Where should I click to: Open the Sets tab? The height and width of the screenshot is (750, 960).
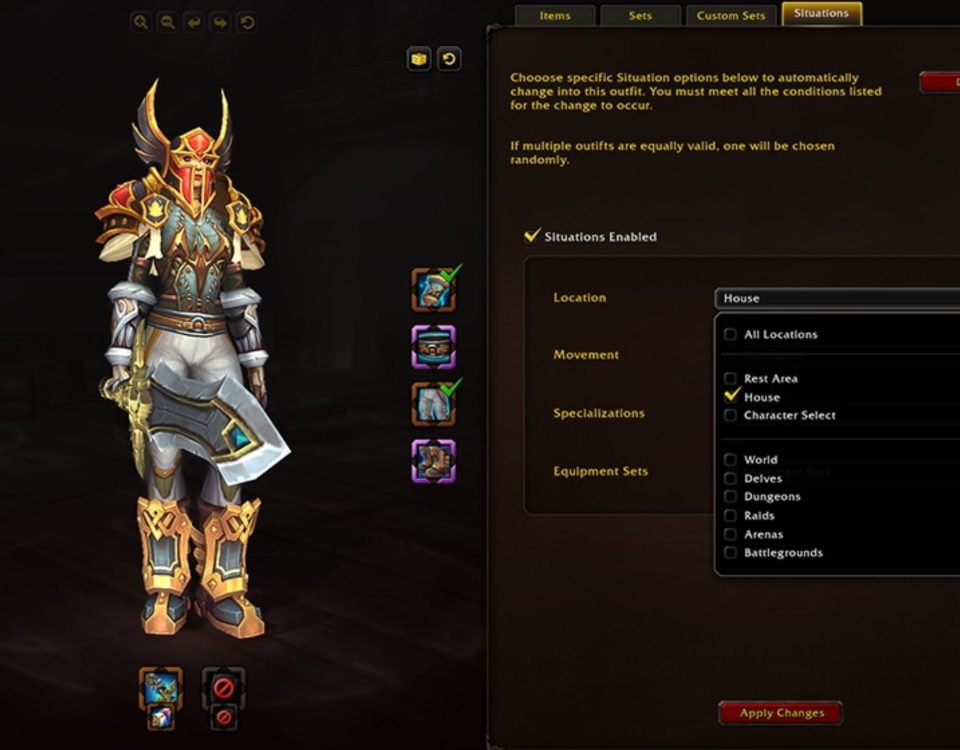(x=640, y=15)
